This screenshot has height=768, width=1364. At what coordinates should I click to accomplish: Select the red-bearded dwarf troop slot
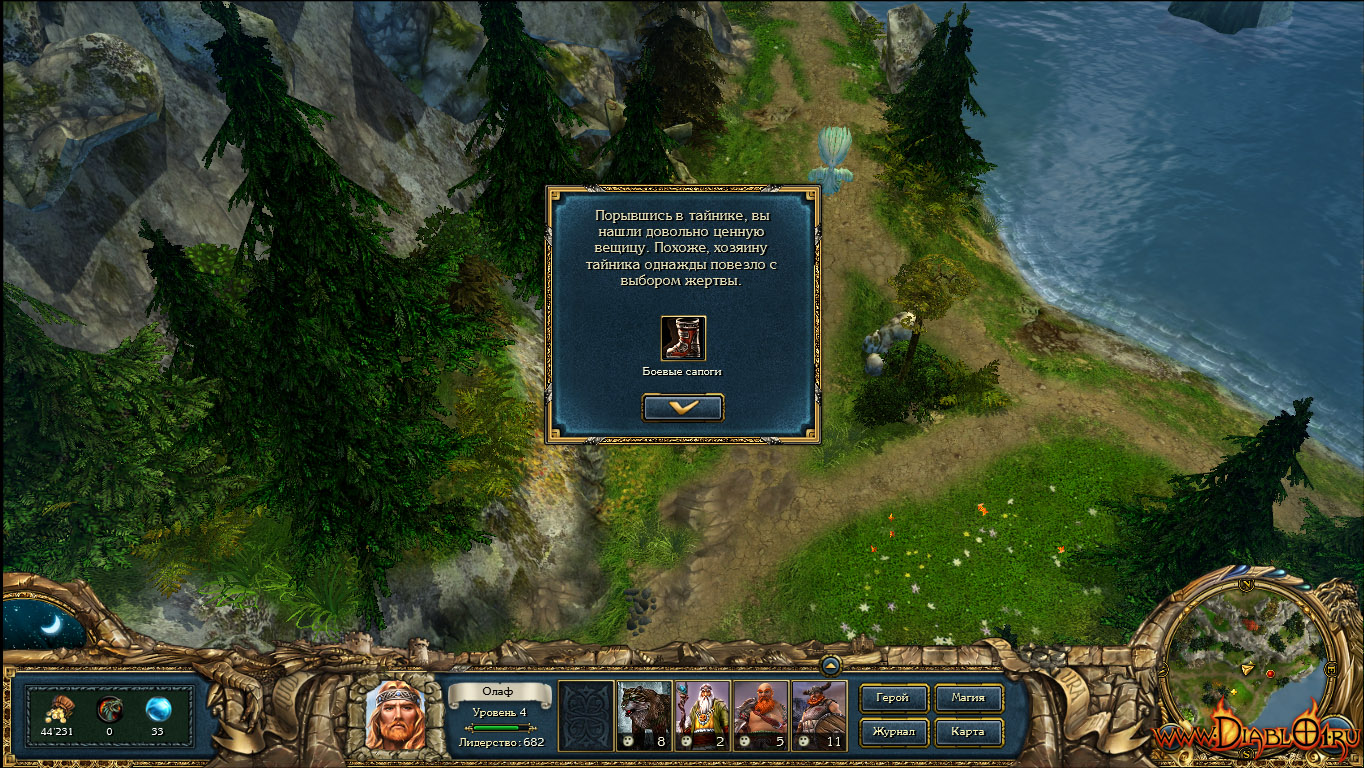pyautogui.click(x=760, y=715)
